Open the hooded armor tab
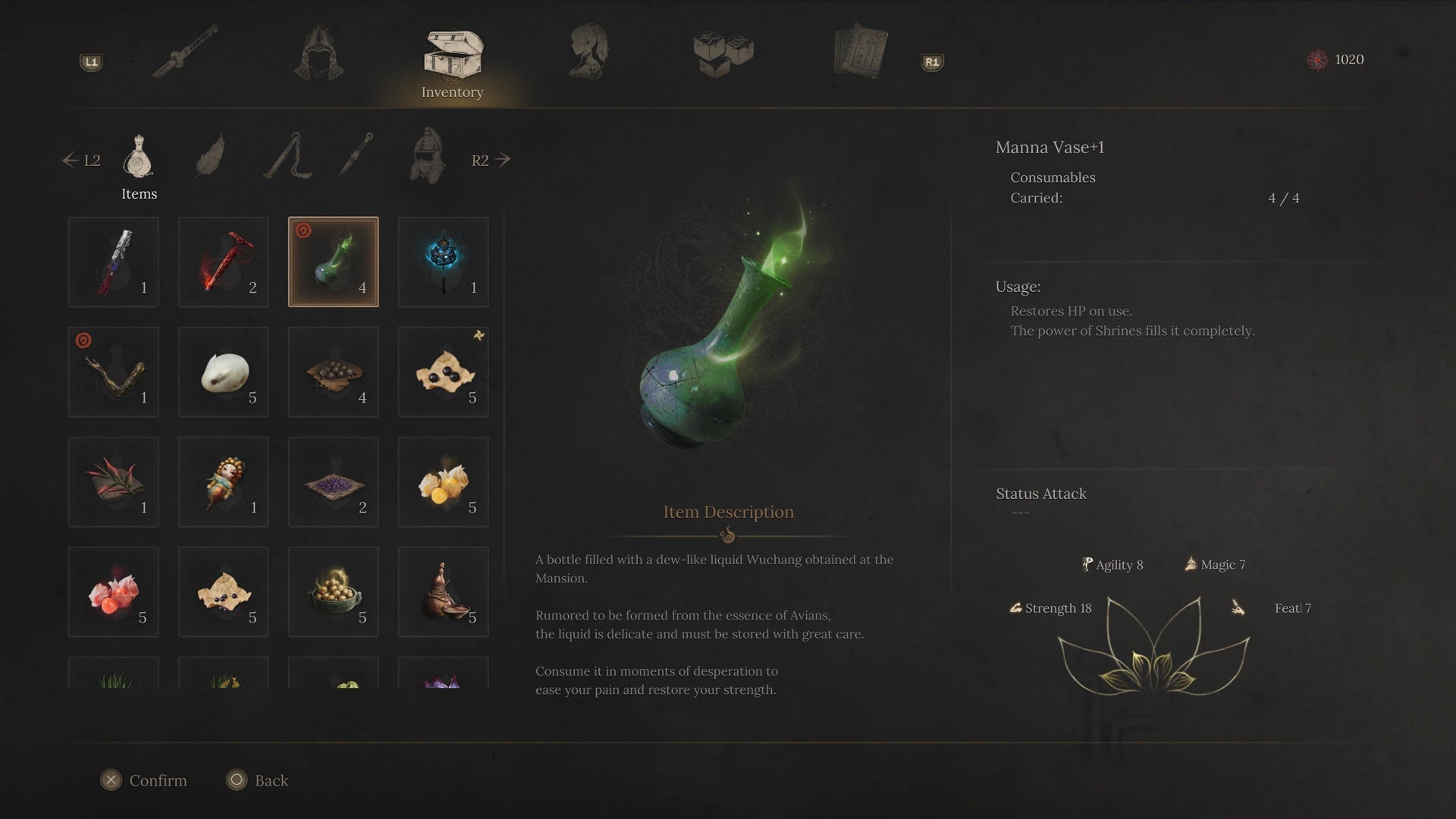 (318, 52)
